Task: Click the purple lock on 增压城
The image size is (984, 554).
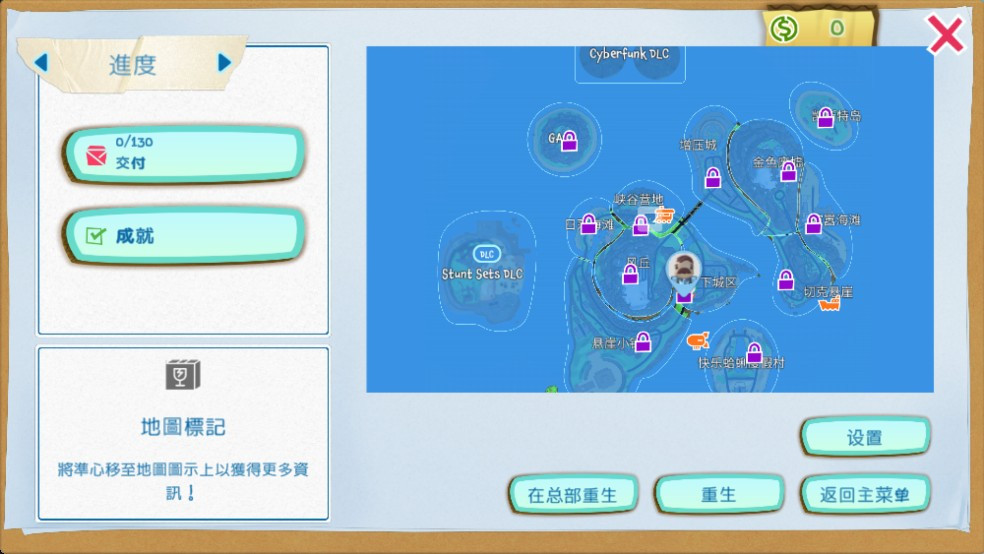Action: pos(713,178)
